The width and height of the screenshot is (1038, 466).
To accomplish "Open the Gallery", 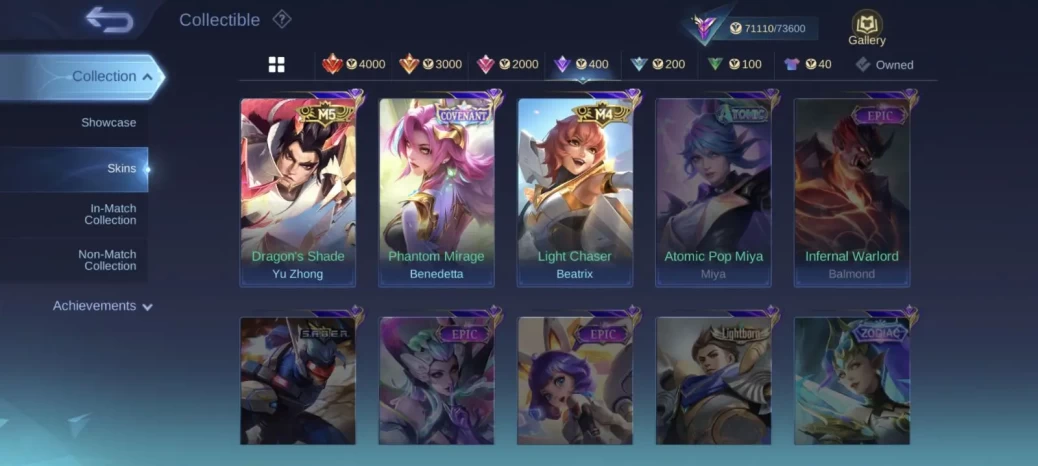I will pyautogui.click(x=866, y=28).
